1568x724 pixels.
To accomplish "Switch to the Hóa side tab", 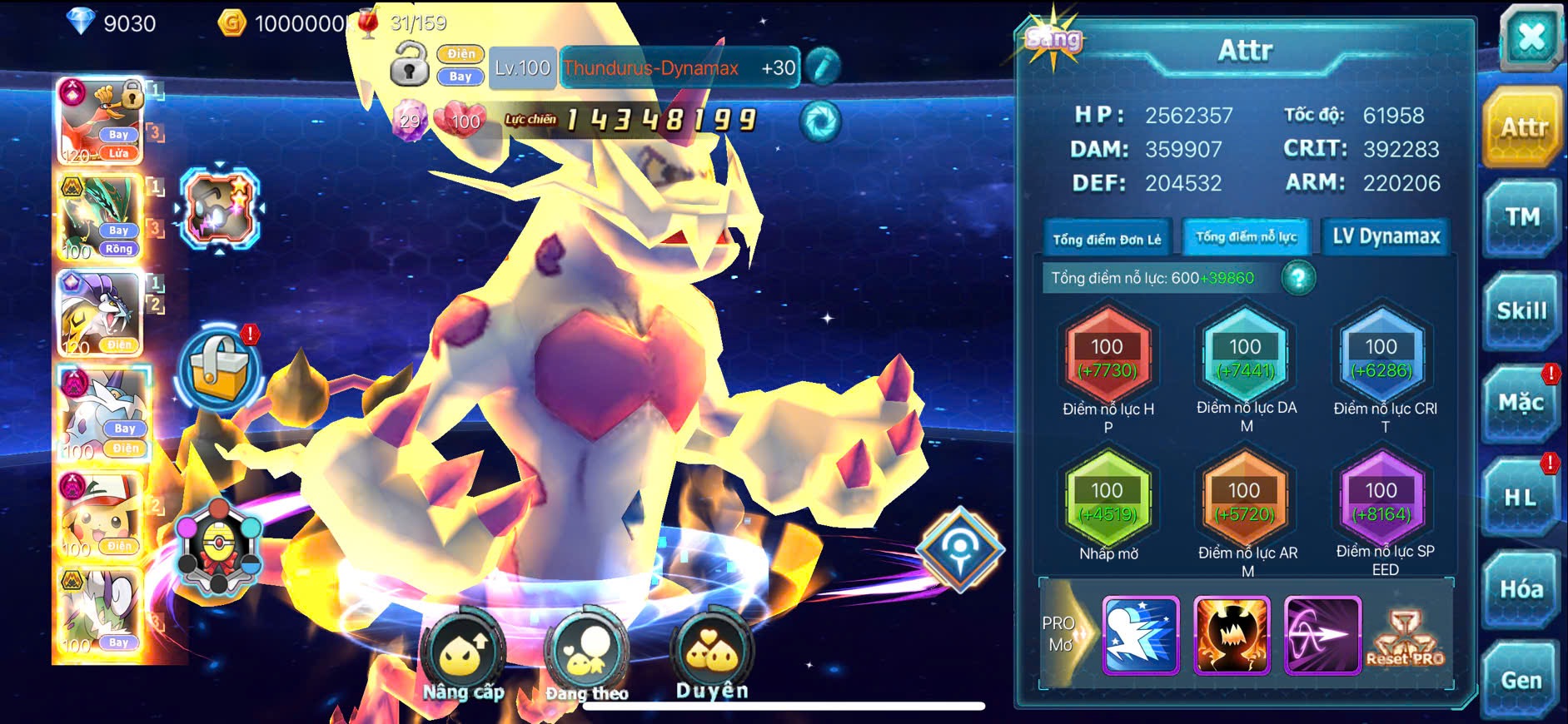I will click(1521, 590).
